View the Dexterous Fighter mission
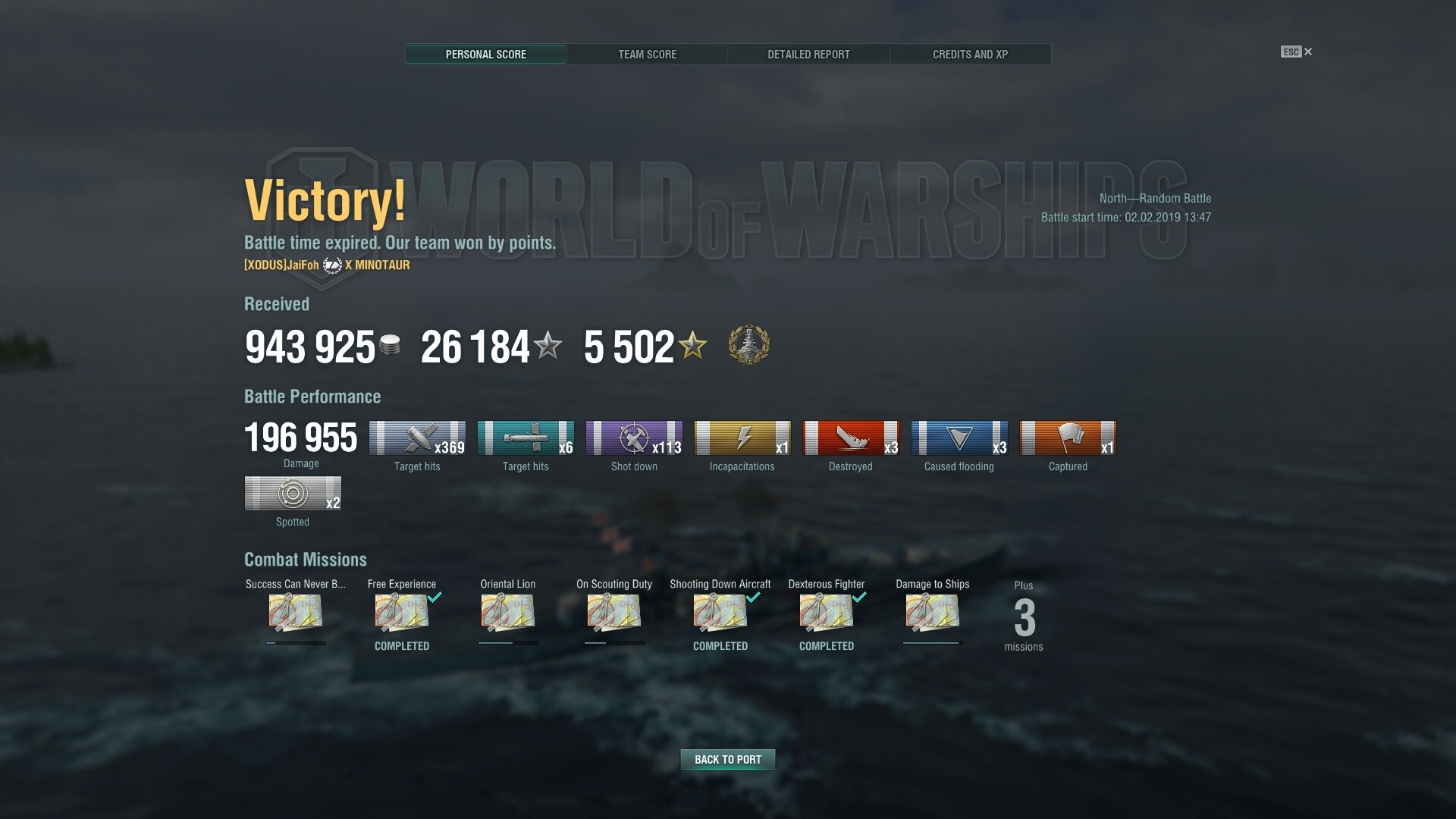Viewport: 1456px width, 819px height. 827,613
